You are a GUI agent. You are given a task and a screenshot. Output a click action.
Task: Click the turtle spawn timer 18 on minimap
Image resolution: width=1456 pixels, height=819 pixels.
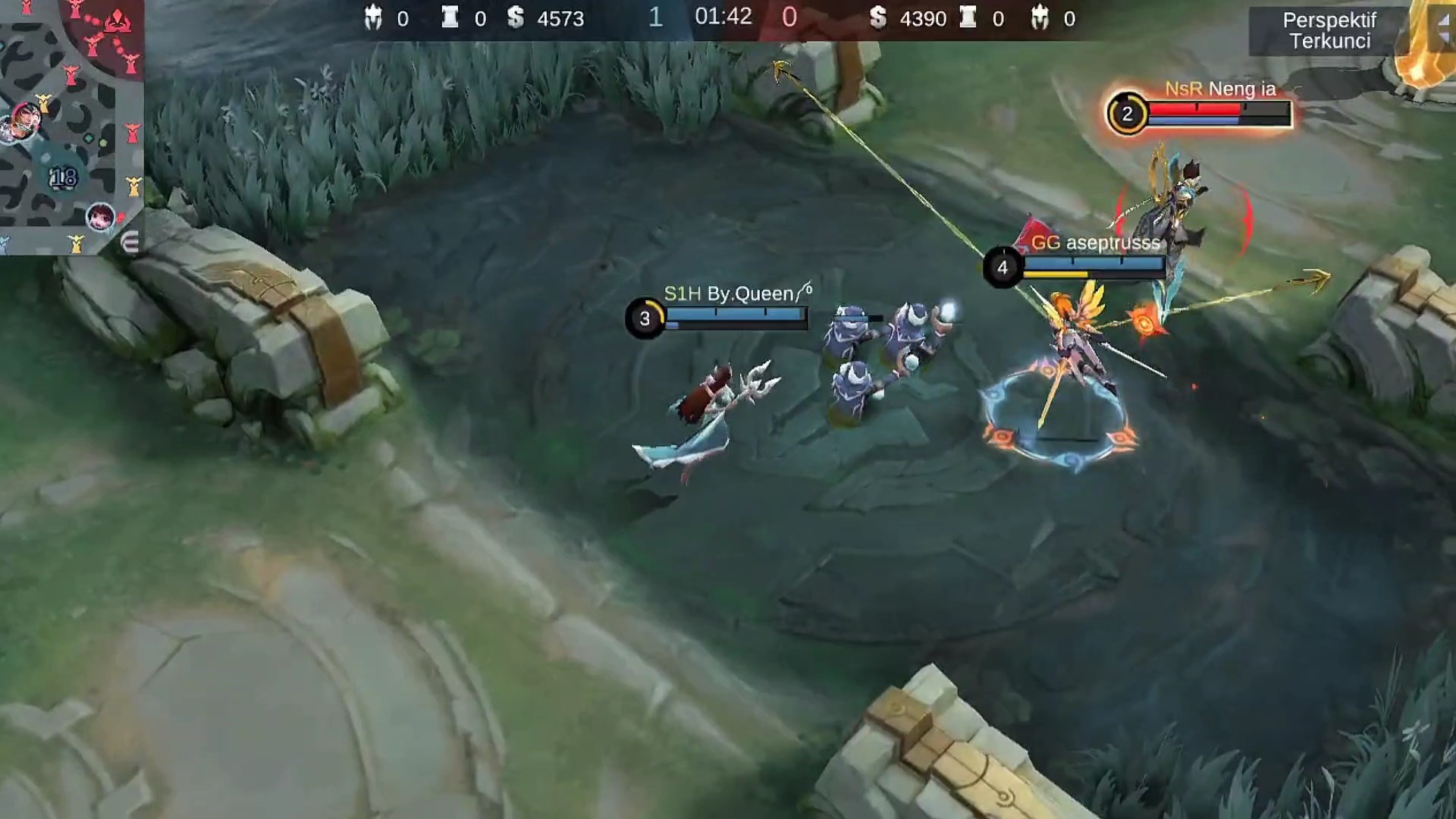63,177
